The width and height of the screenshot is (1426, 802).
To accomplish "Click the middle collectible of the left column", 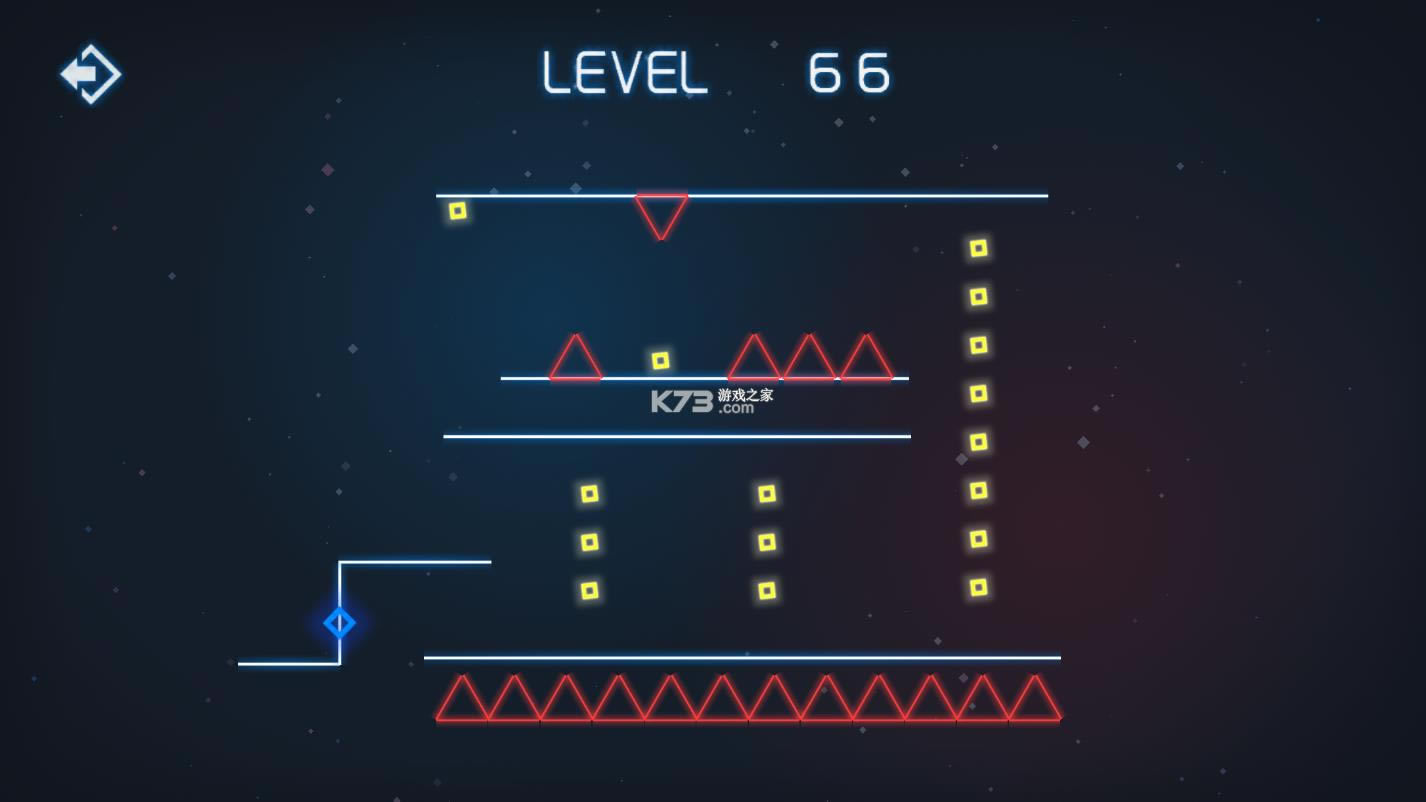I will click(x=588, y=540).
